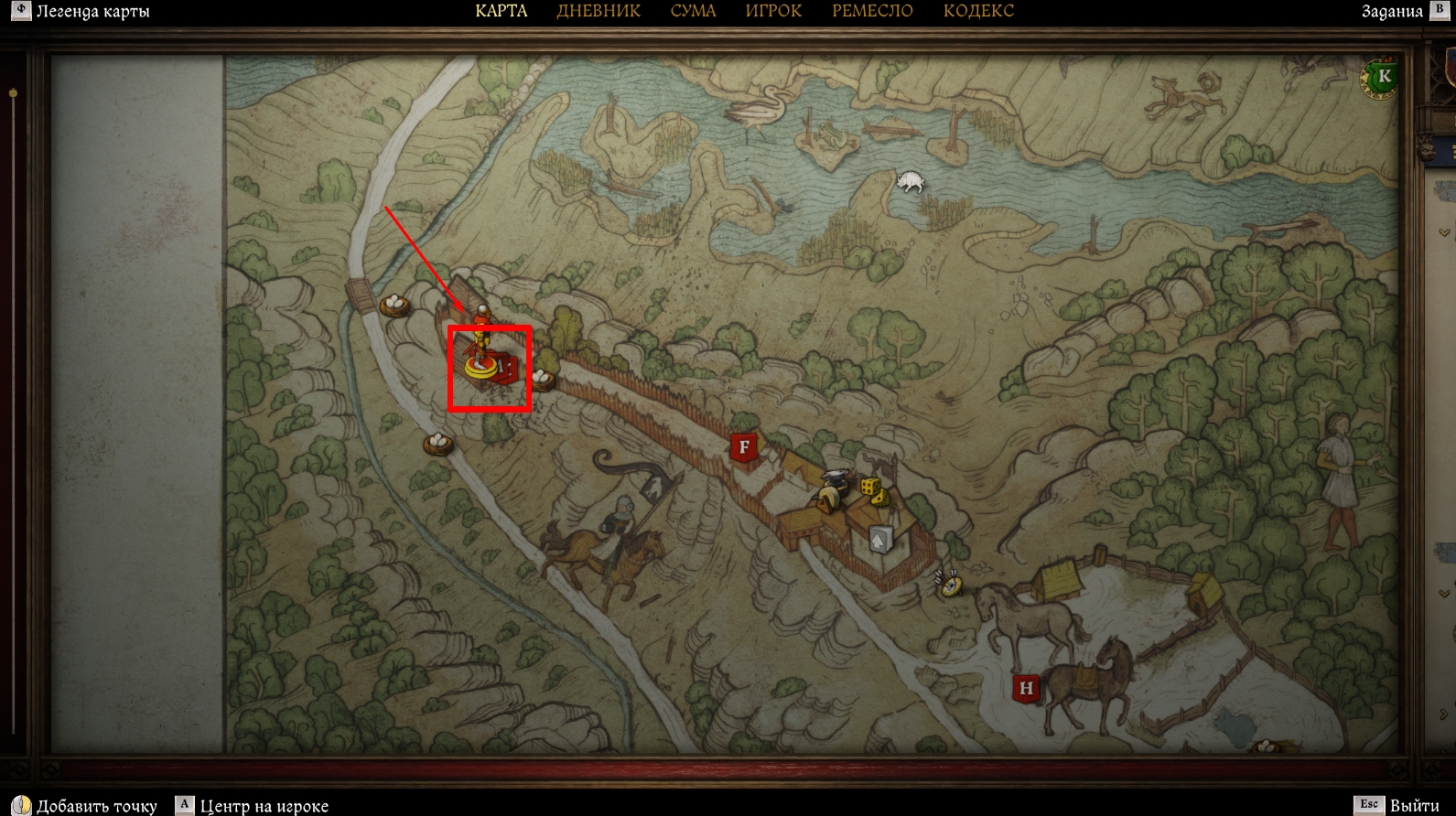
Task: Click Добавить точку to add a waypoint
Action: (96, 806)
